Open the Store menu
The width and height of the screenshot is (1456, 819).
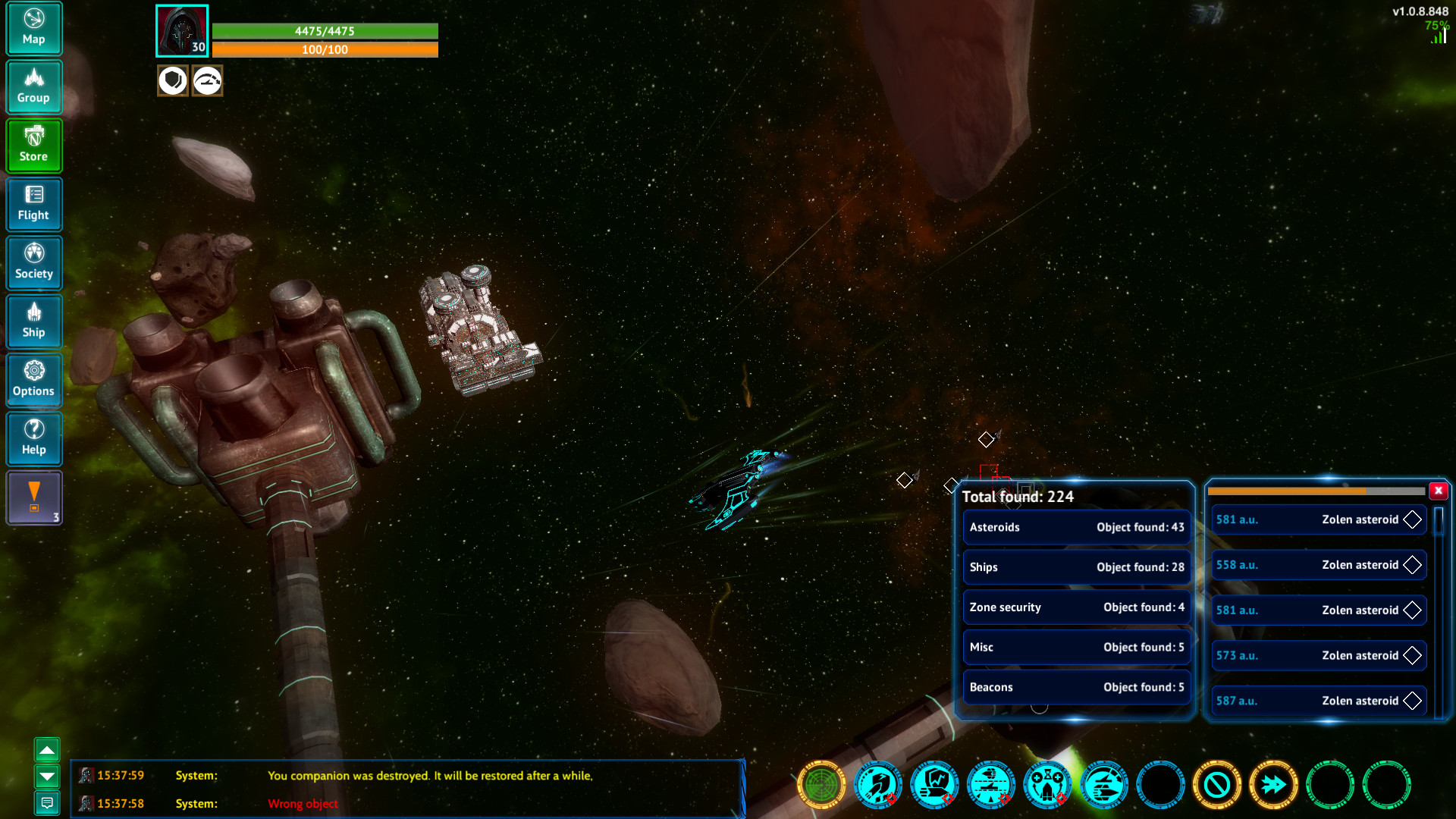(34, 146)
